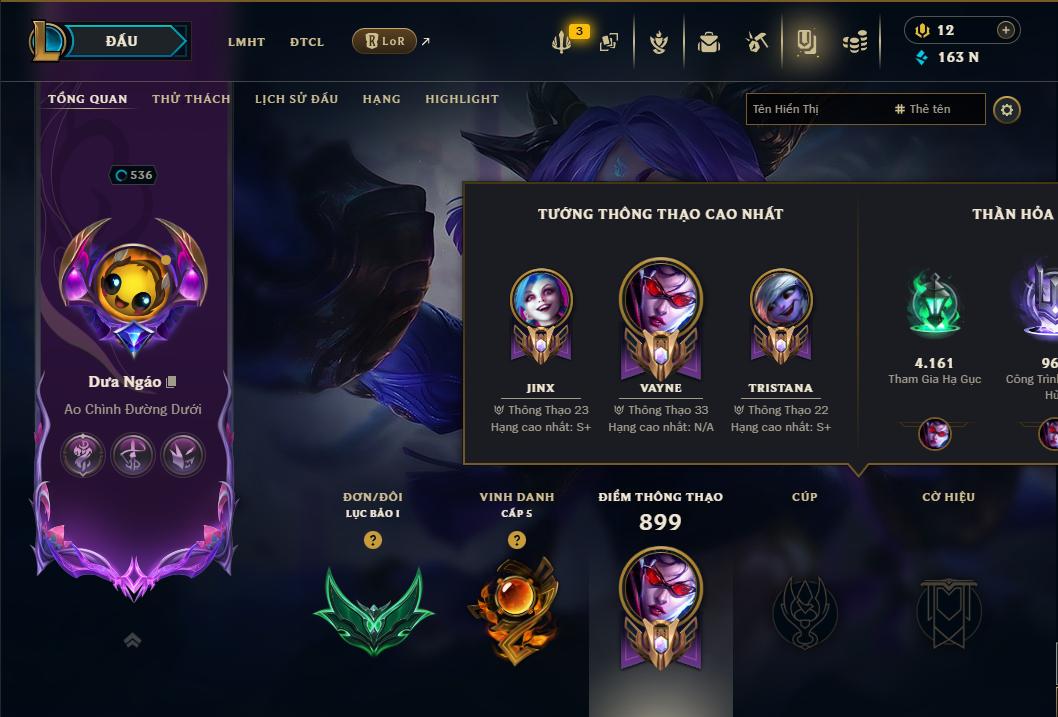The width and height of the screenshot is (1058, 717).
Task: Select the Tristana mastery portrait
Action: pyautogui.click(x=781, y=302)
